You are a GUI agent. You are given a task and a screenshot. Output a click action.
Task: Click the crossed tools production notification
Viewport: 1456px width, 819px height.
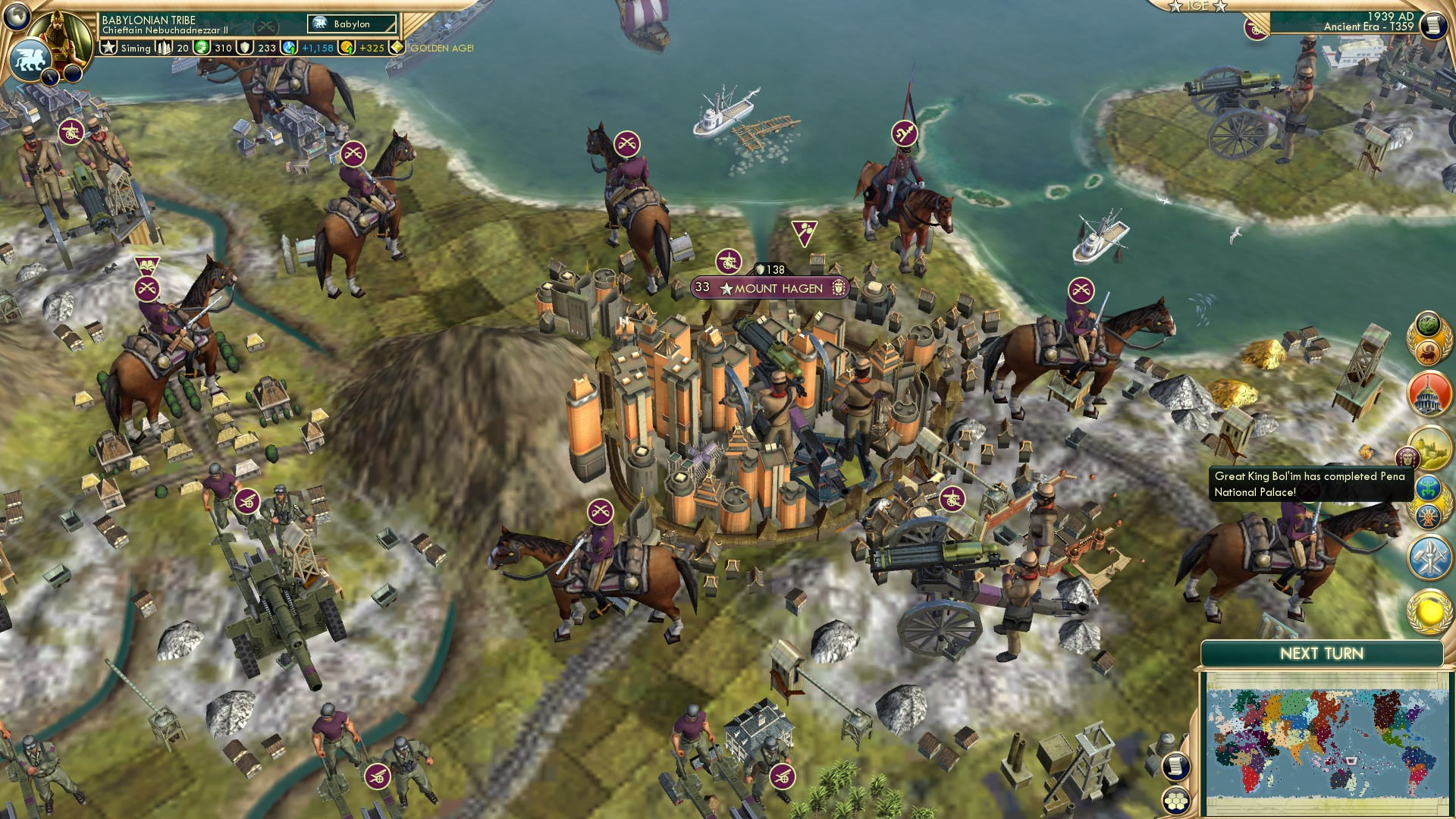pyautogui.click(x=1429, y=557)
